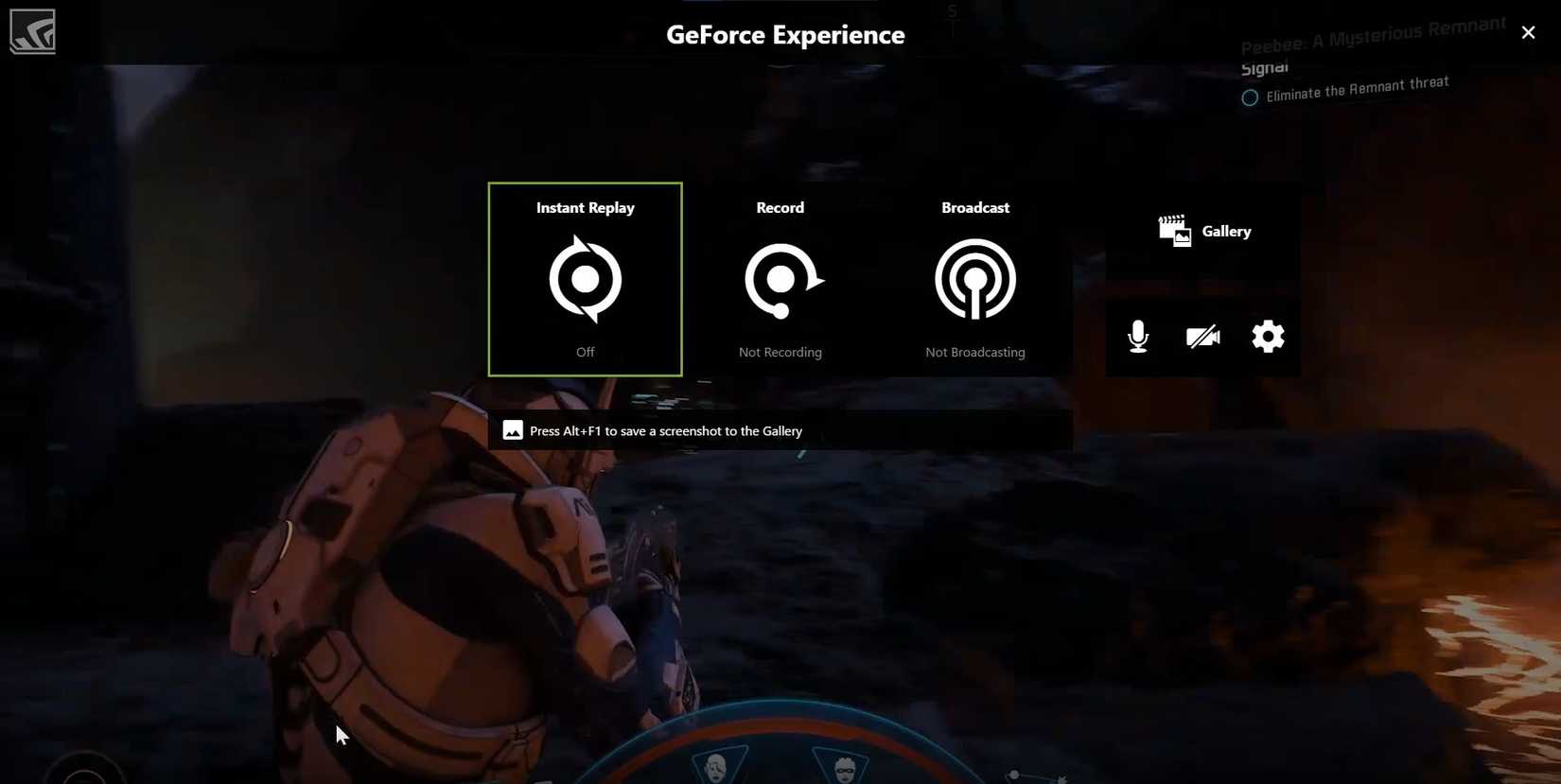Select the Eliminate the Remnant threat objective circle

1249,96
